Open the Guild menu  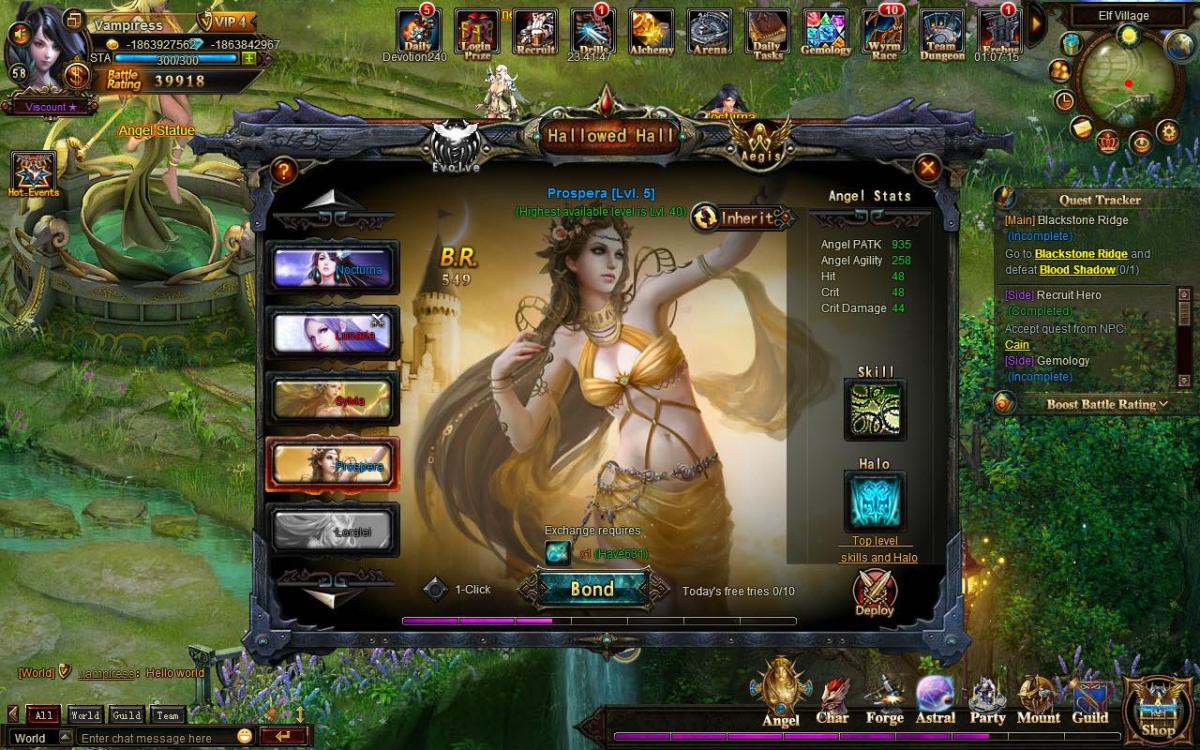(x=1090, y=700)
